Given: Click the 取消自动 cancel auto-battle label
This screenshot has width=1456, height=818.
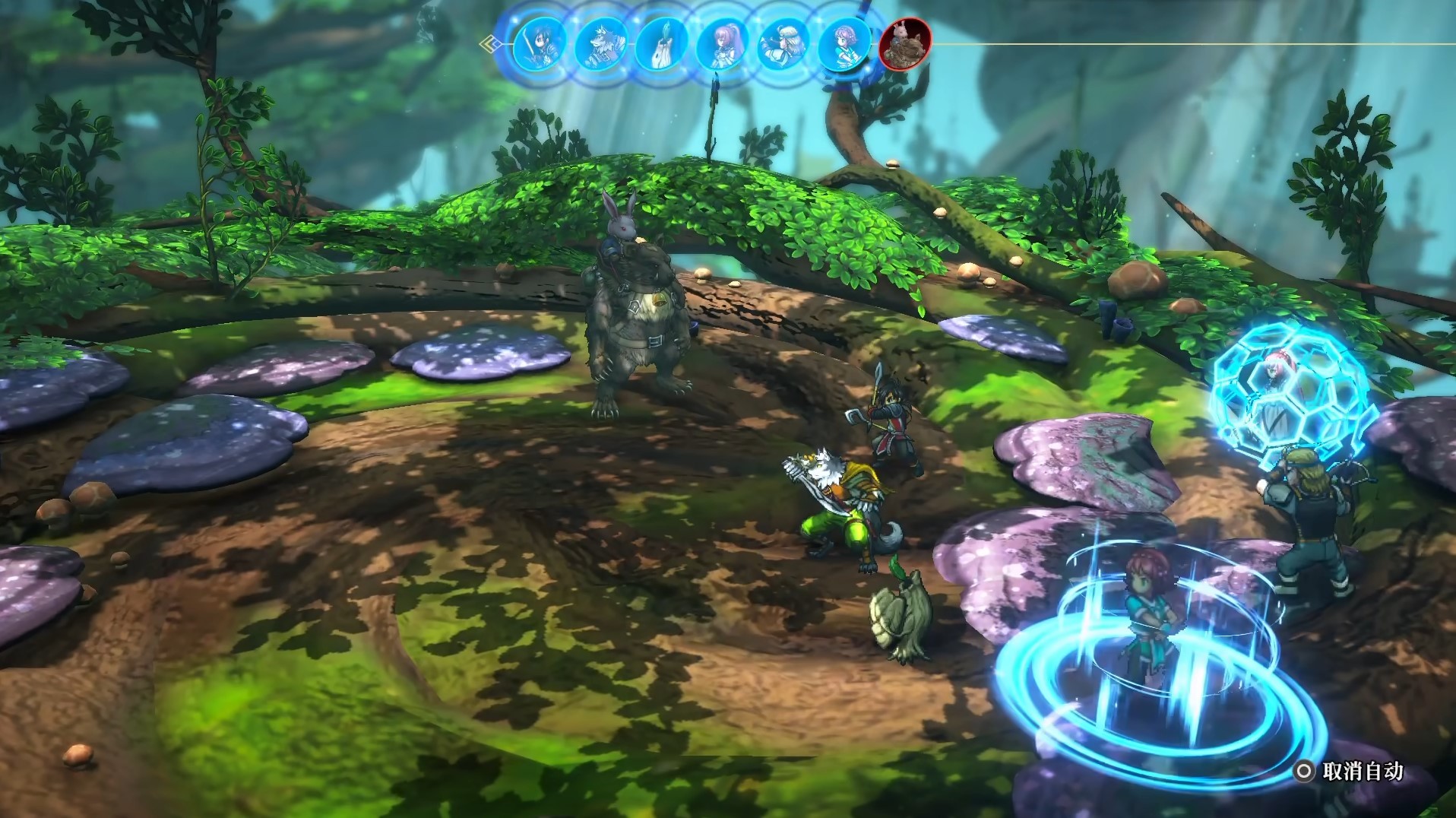Looking at the screenshot, I should coord(1362,772).
